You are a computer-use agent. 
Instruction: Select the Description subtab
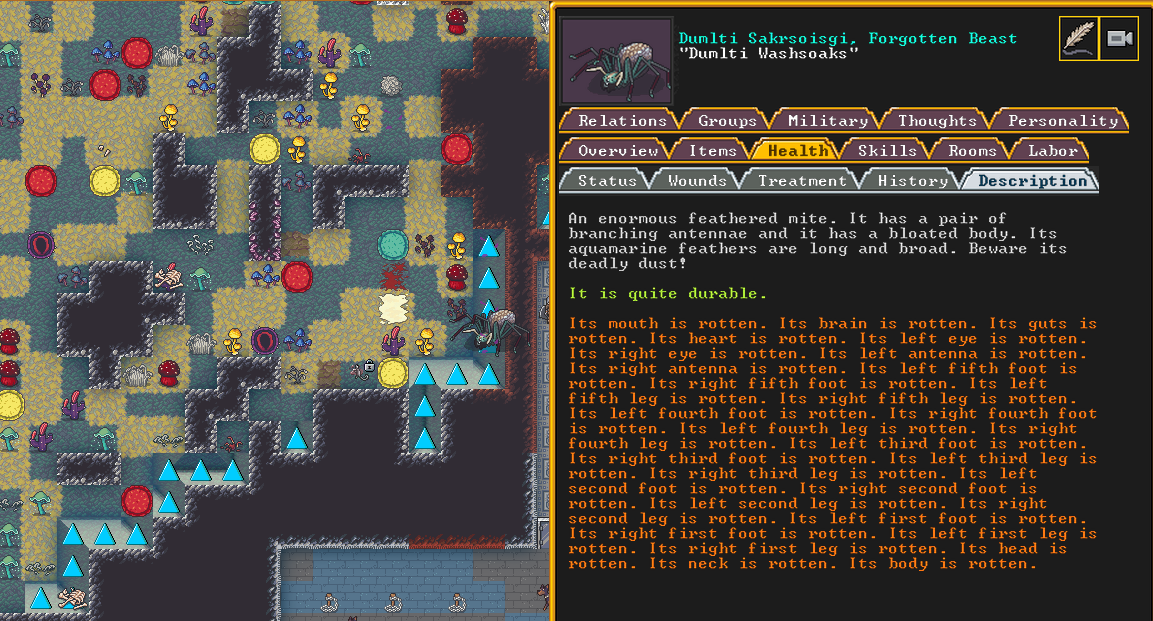click(1032, 181)
